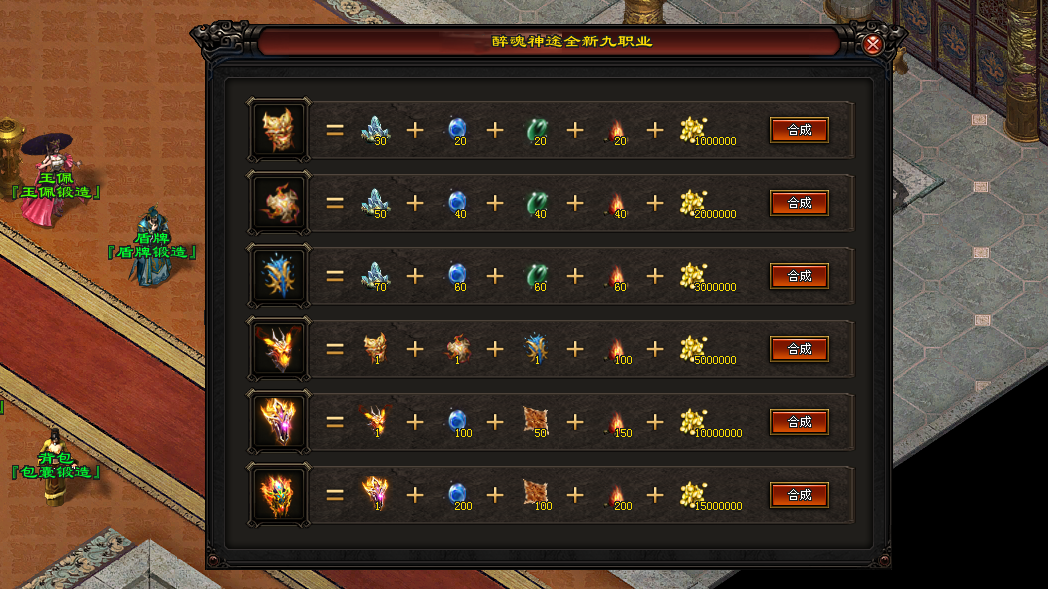Click 合成 on the 5000000 gold recipe

[799, 349]
